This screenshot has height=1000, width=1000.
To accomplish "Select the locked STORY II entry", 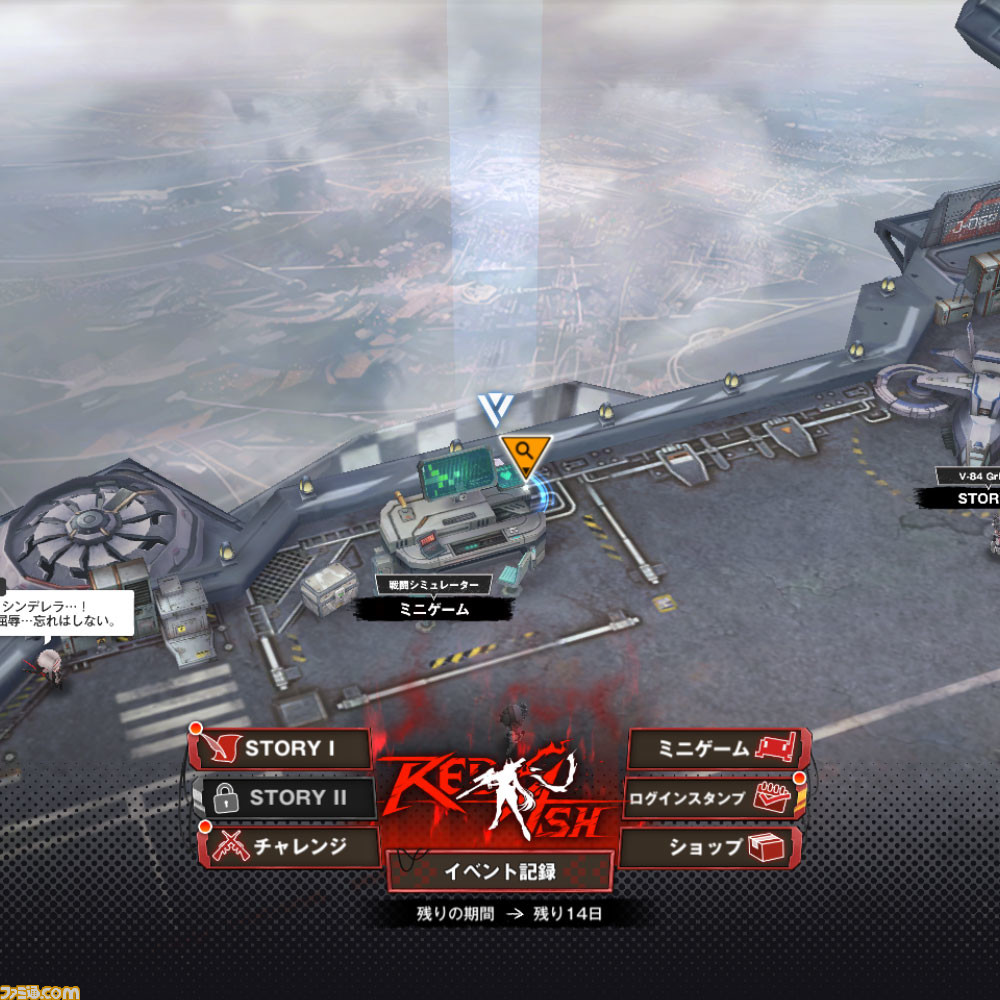I will [x=284, y=798].
